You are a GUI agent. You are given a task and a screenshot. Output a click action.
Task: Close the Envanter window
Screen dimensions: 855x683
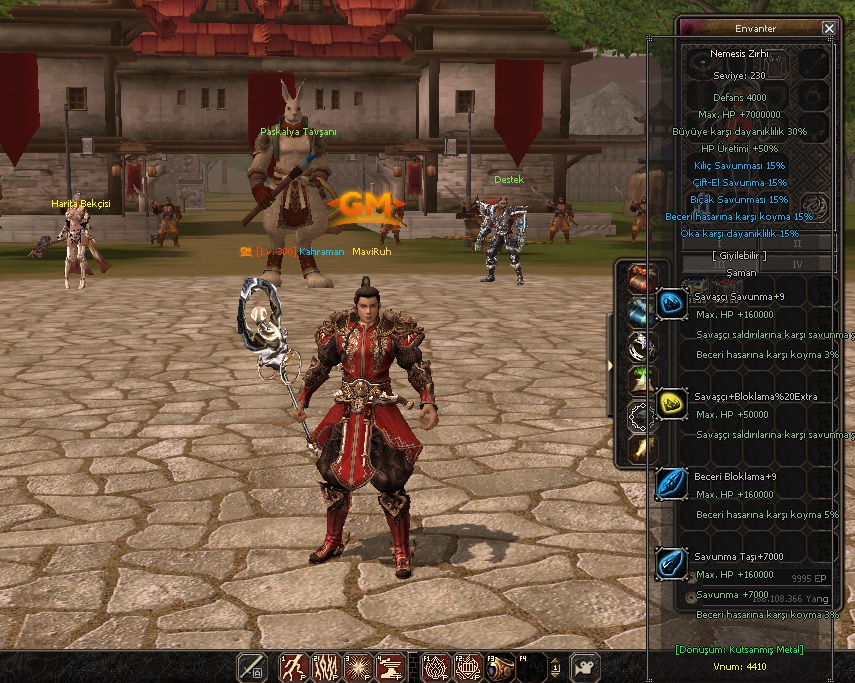[x=828, y=29]
